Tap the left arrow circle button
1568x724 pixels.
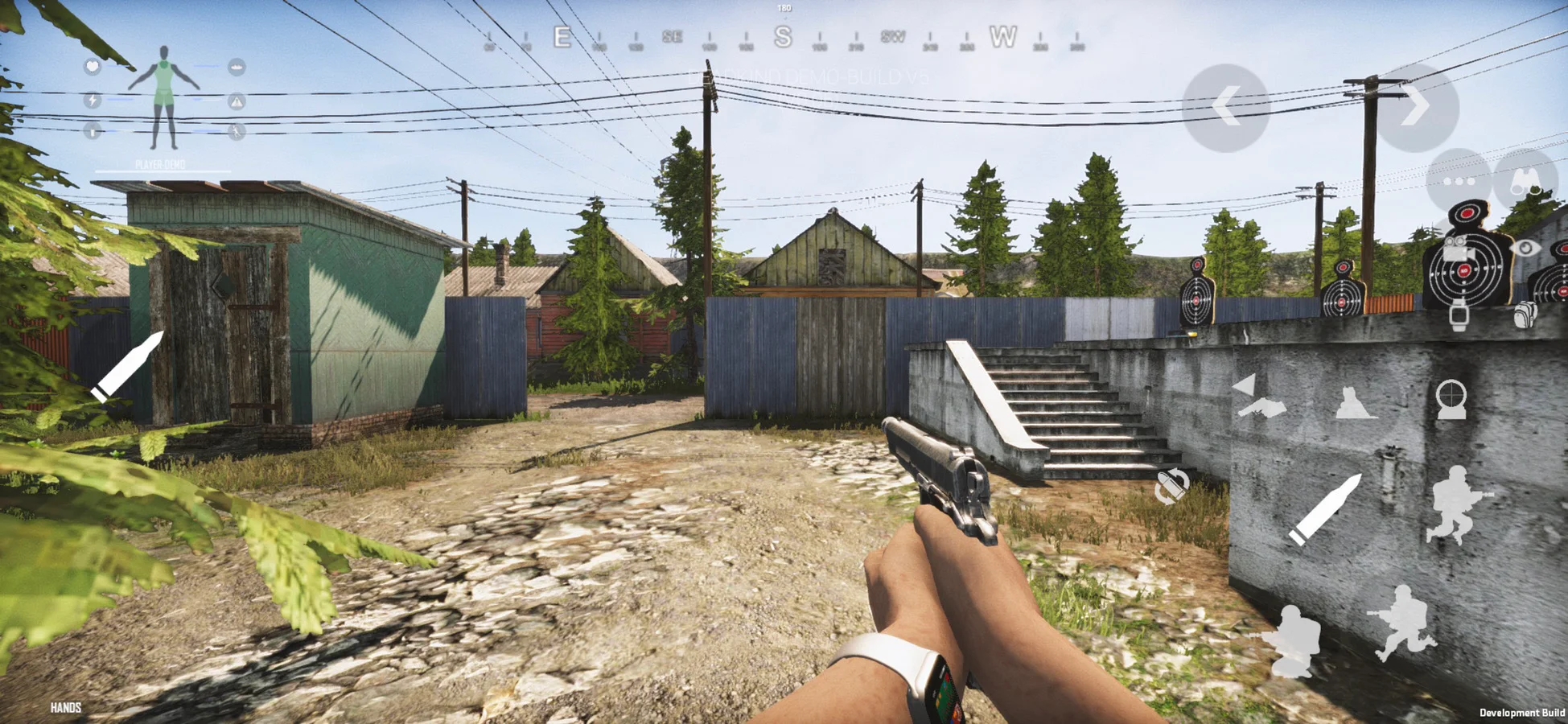coord(1224,107)
